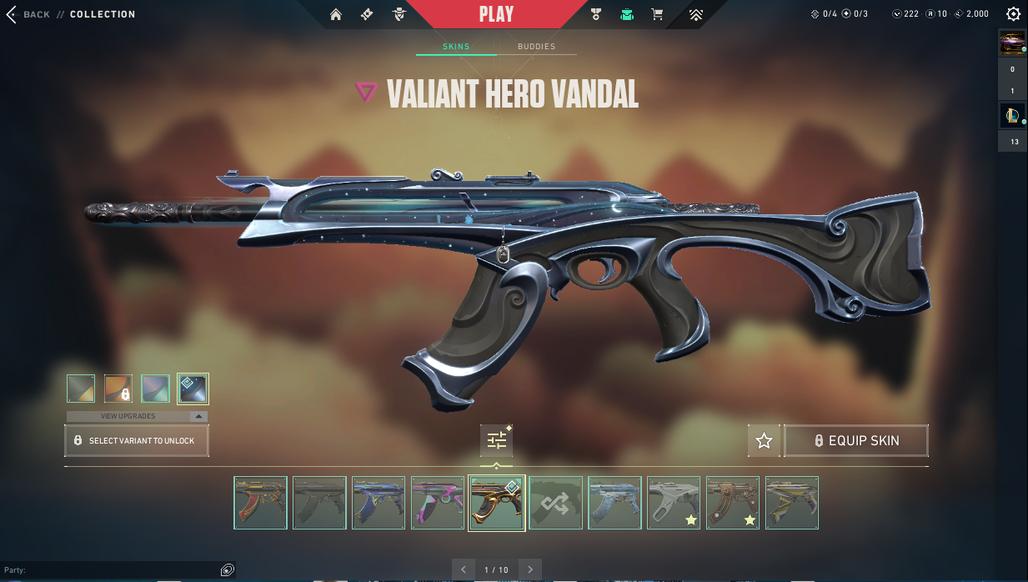Go to the previous skin page
The width and height of the screenshot is (1028, 582).
[x=463, y=569]
